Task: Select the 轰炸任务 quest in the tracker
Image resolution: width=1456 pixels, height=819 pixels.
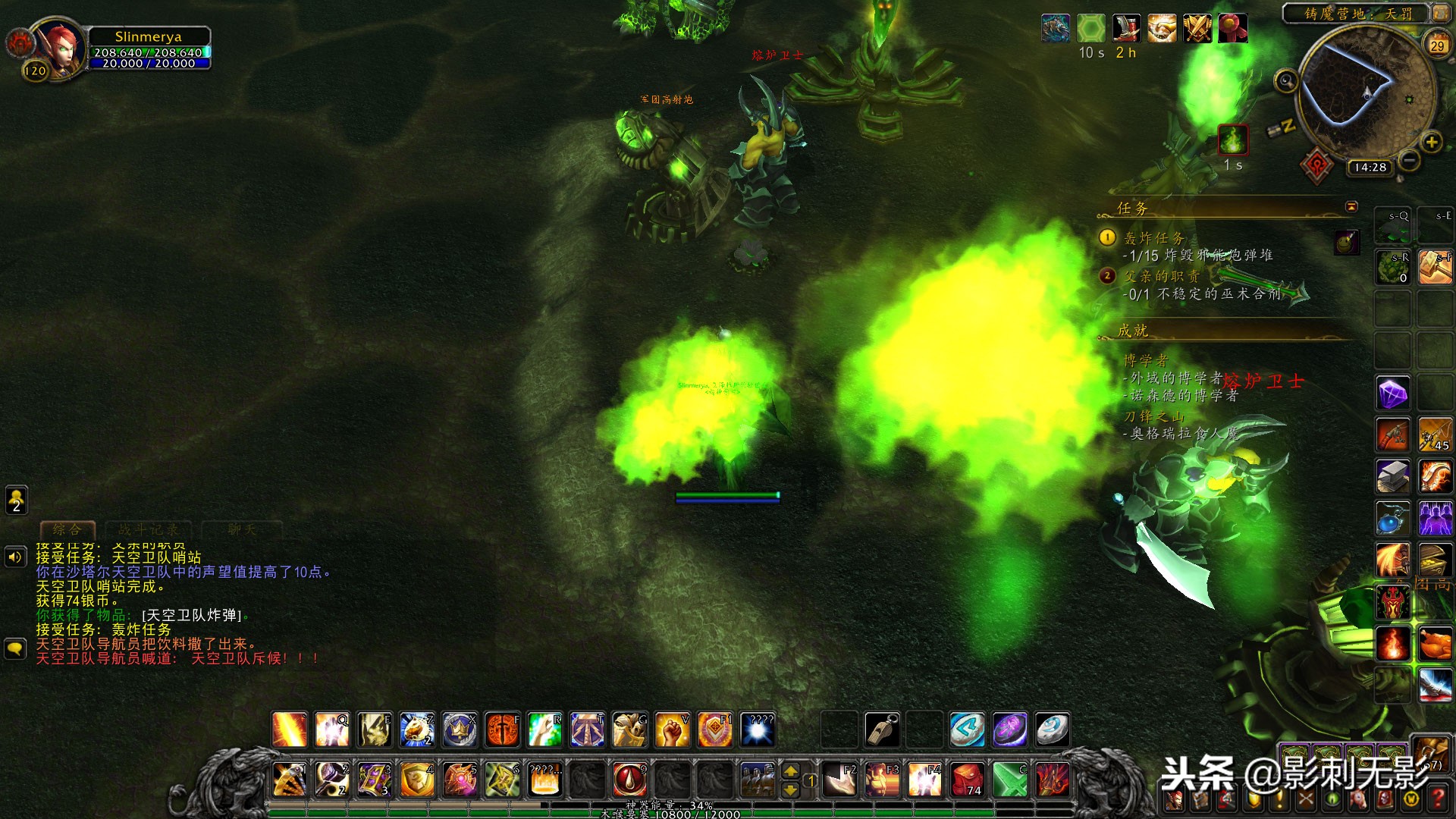Action: pyautogui.click(x=1154, y=238)
